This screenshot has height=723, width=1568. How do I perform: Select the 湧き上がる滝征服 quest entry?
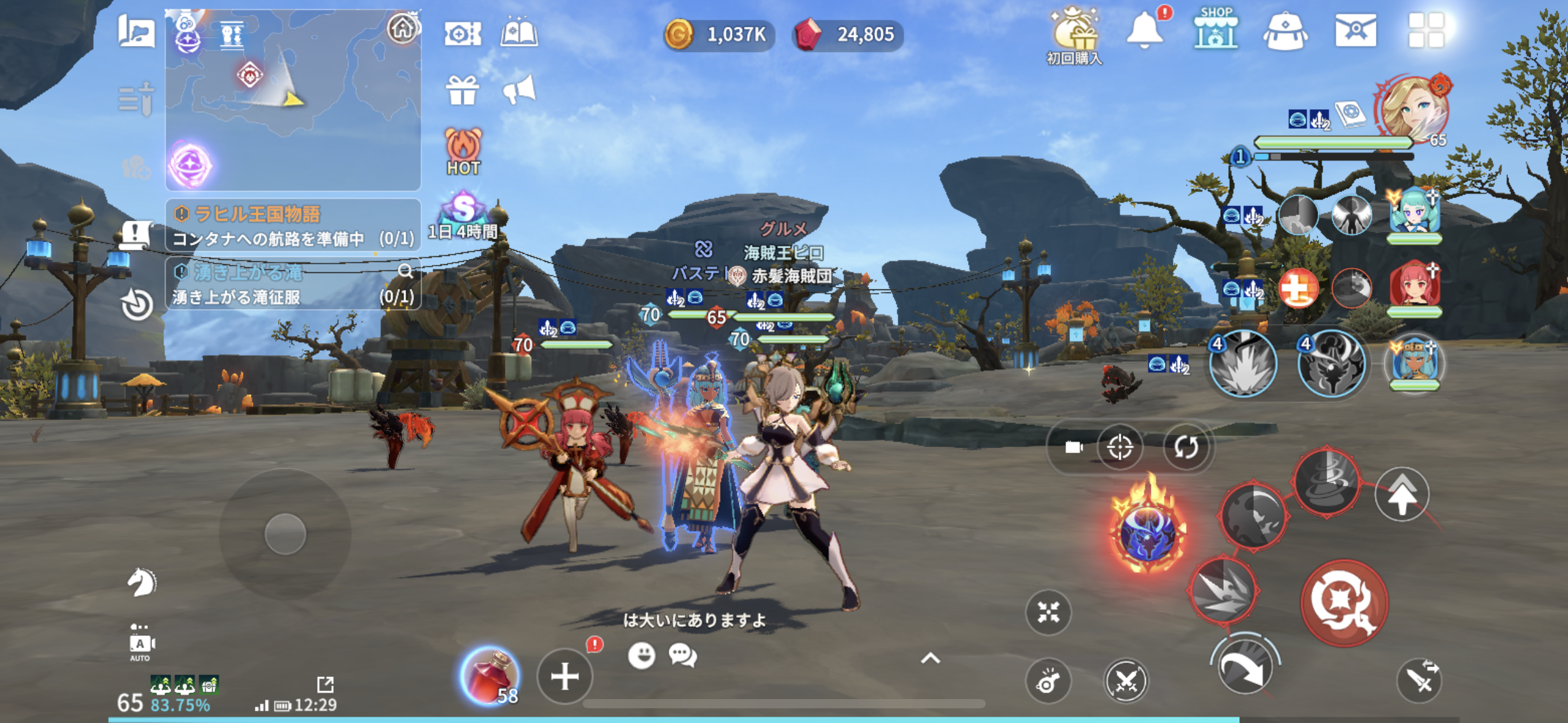click(293, 285)
